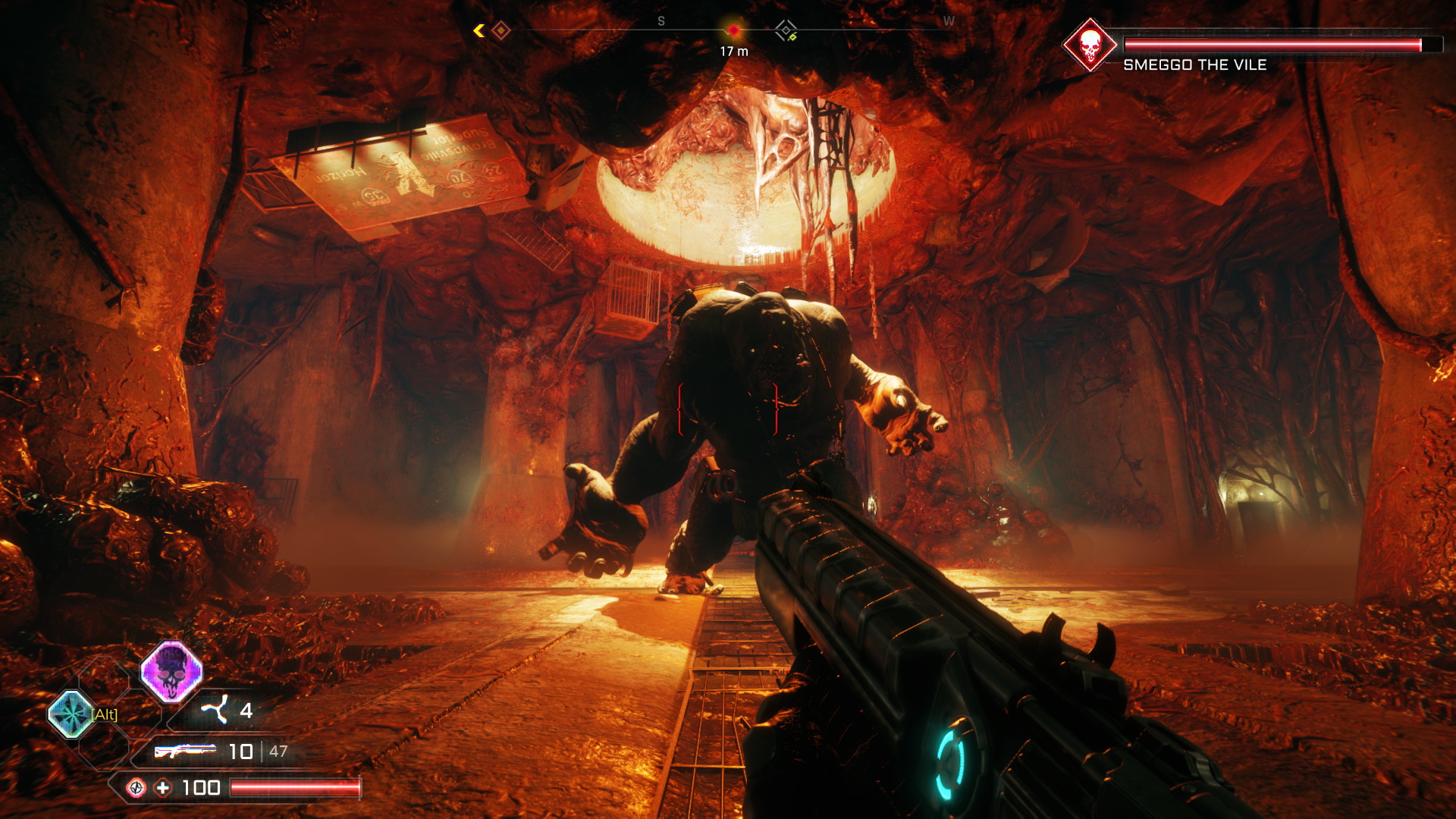The width and height of the screenshot is (1456, 819).
Task: Click the overdrive emblem beside the health cross
Action: tap(136, 788)
